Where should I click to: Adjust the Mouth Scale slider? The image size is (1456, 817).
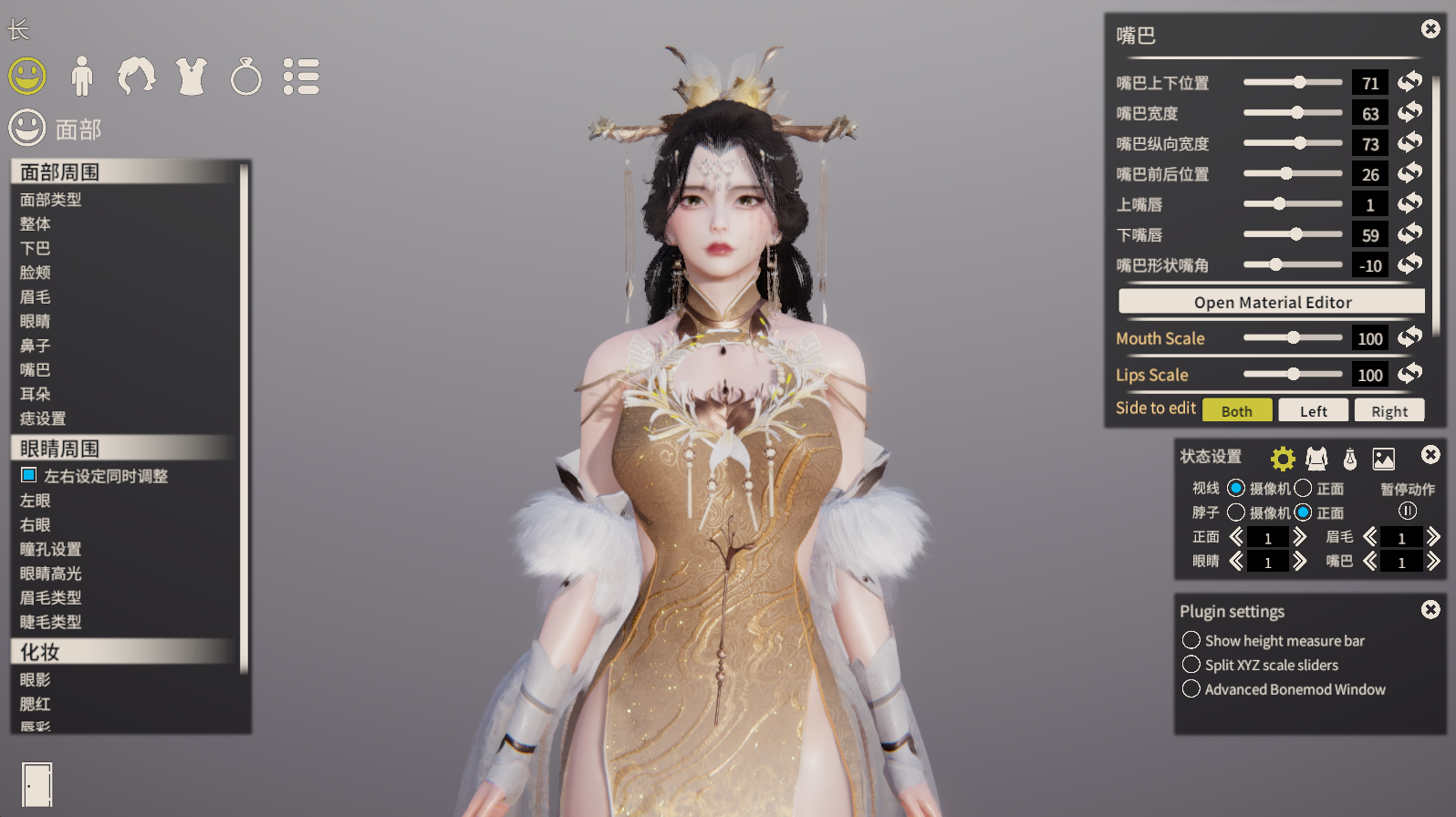(x=1293, y=337)
